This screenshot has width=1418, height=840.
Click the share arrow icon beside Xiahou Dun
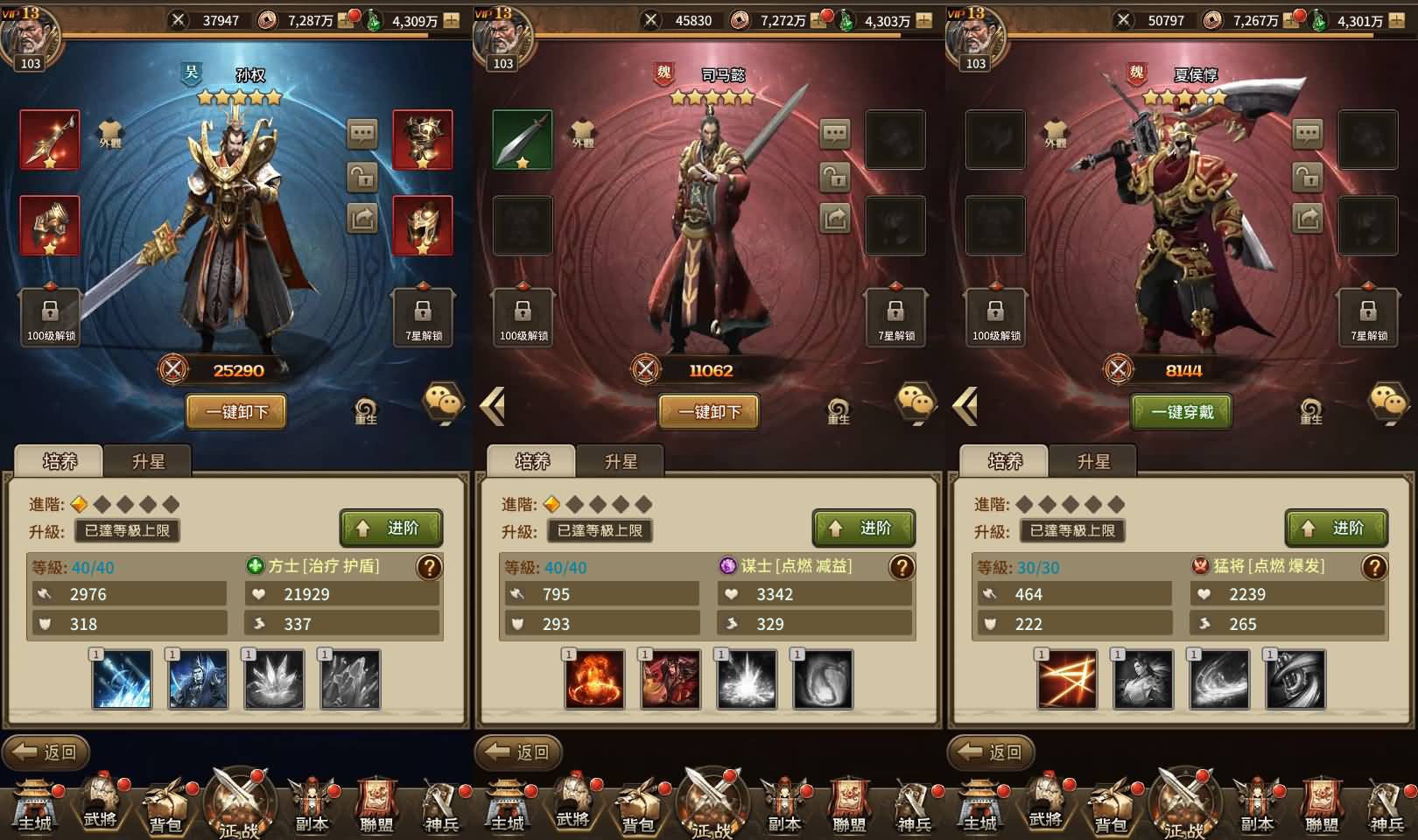[x=1308, y=218]
